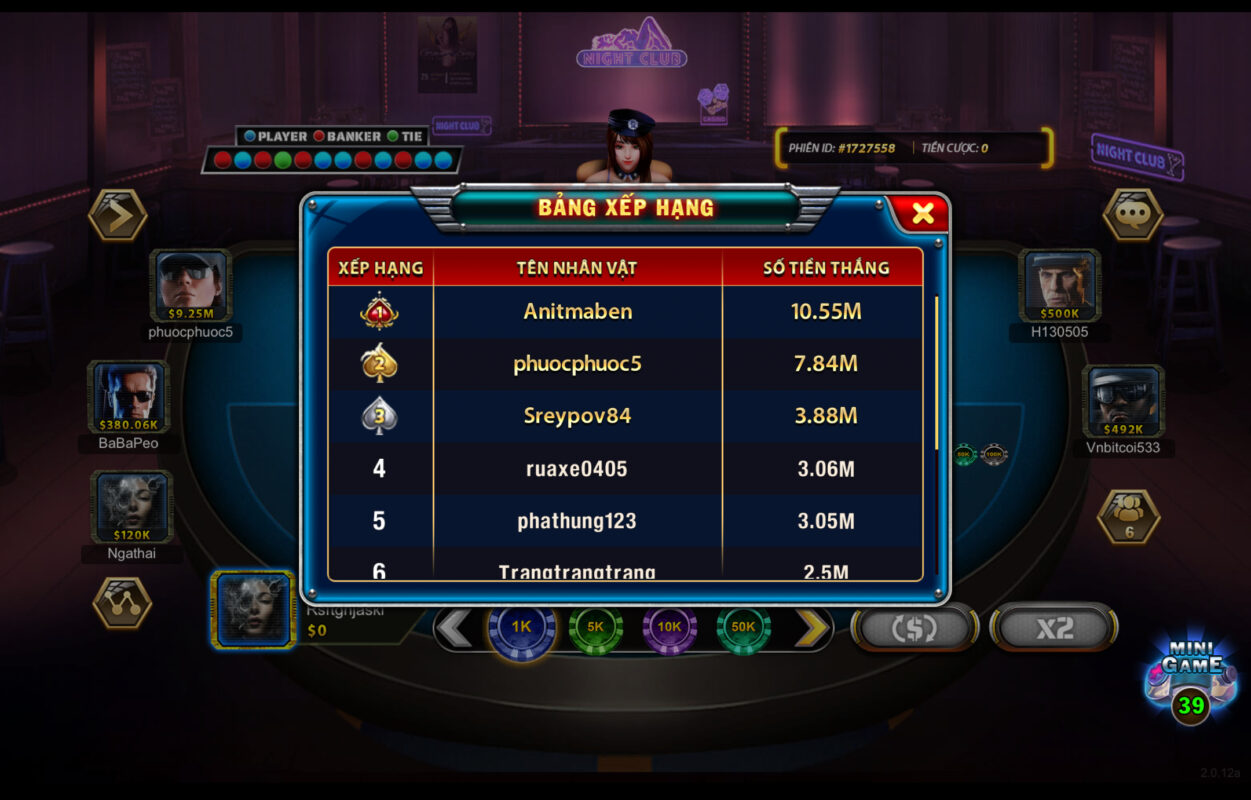The image size is (1251, 800).
Task: Select the 50K betting chip
Action: click(x=743, y=627)
